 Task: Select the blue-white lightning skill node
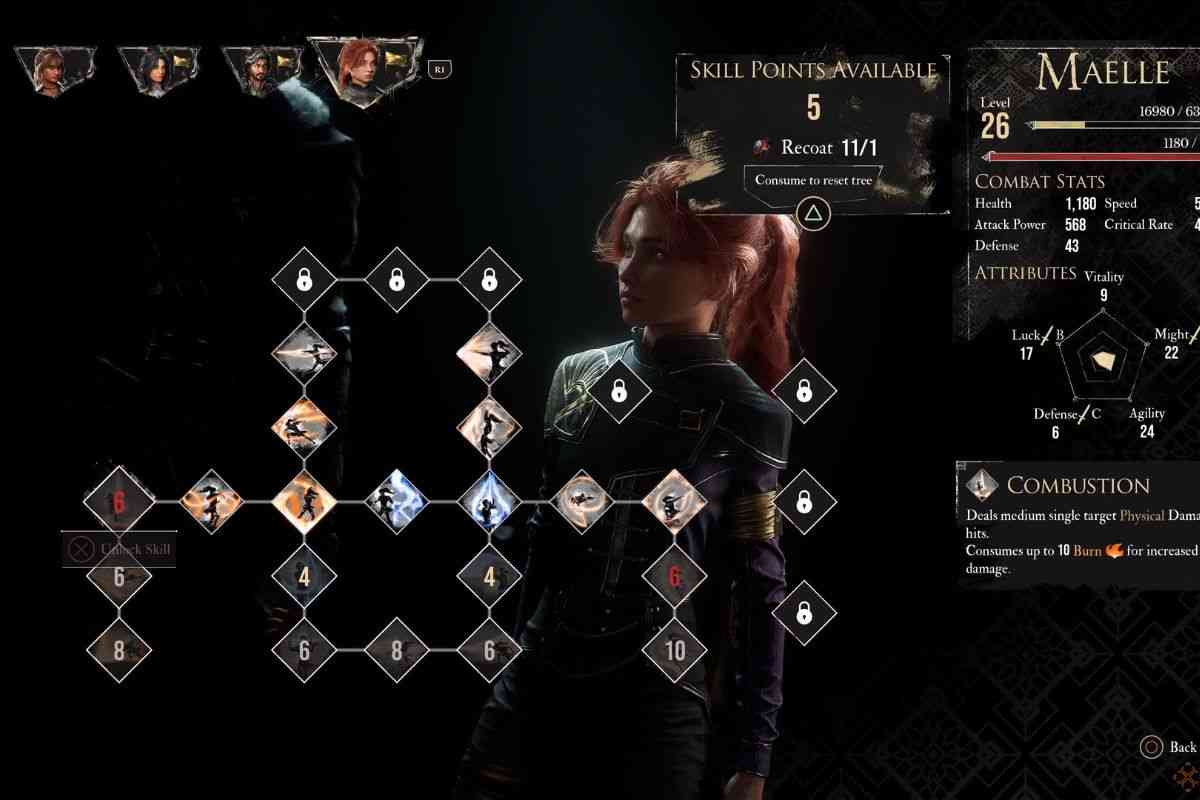click(x=396, y=500)
